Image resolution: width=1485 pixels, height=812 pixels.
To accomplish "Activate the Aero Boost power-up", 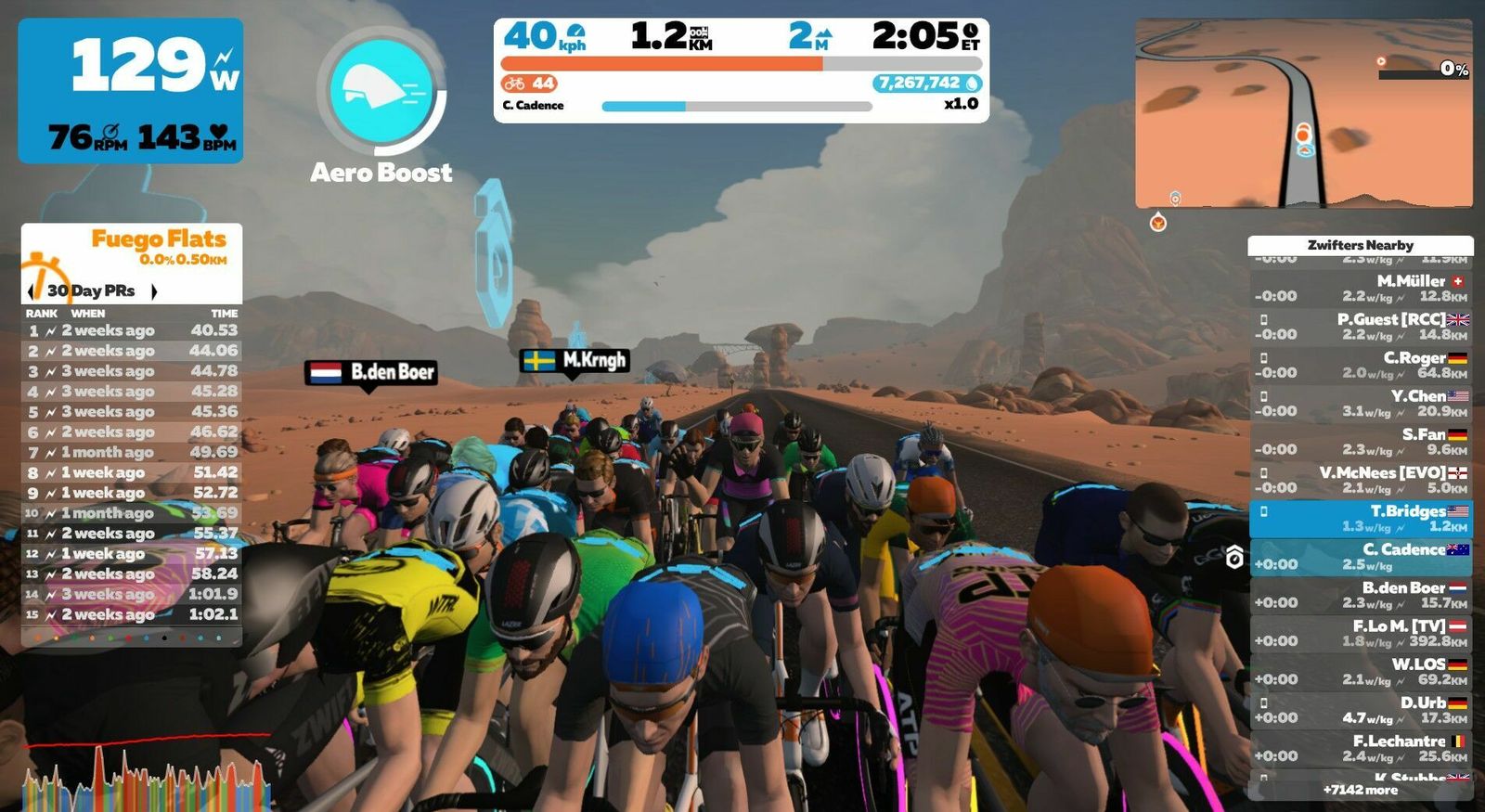I will coord(381,90).
